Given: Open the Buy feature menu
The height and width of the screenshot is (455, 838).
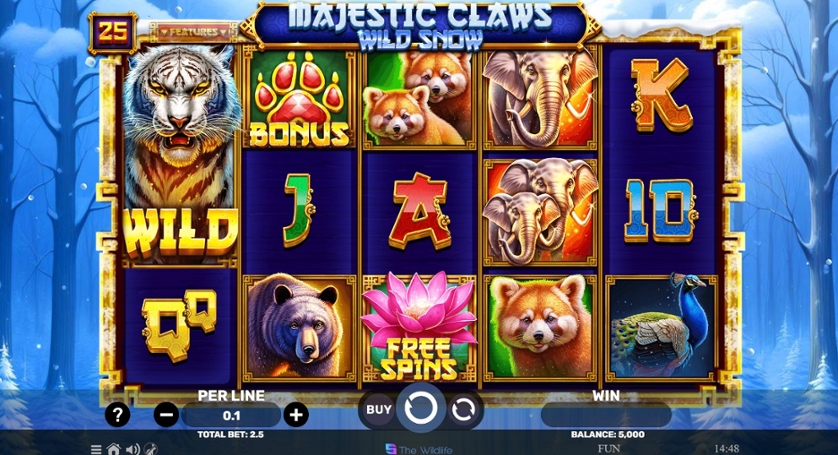Looking at the screenshot, I should coord(378,409).
